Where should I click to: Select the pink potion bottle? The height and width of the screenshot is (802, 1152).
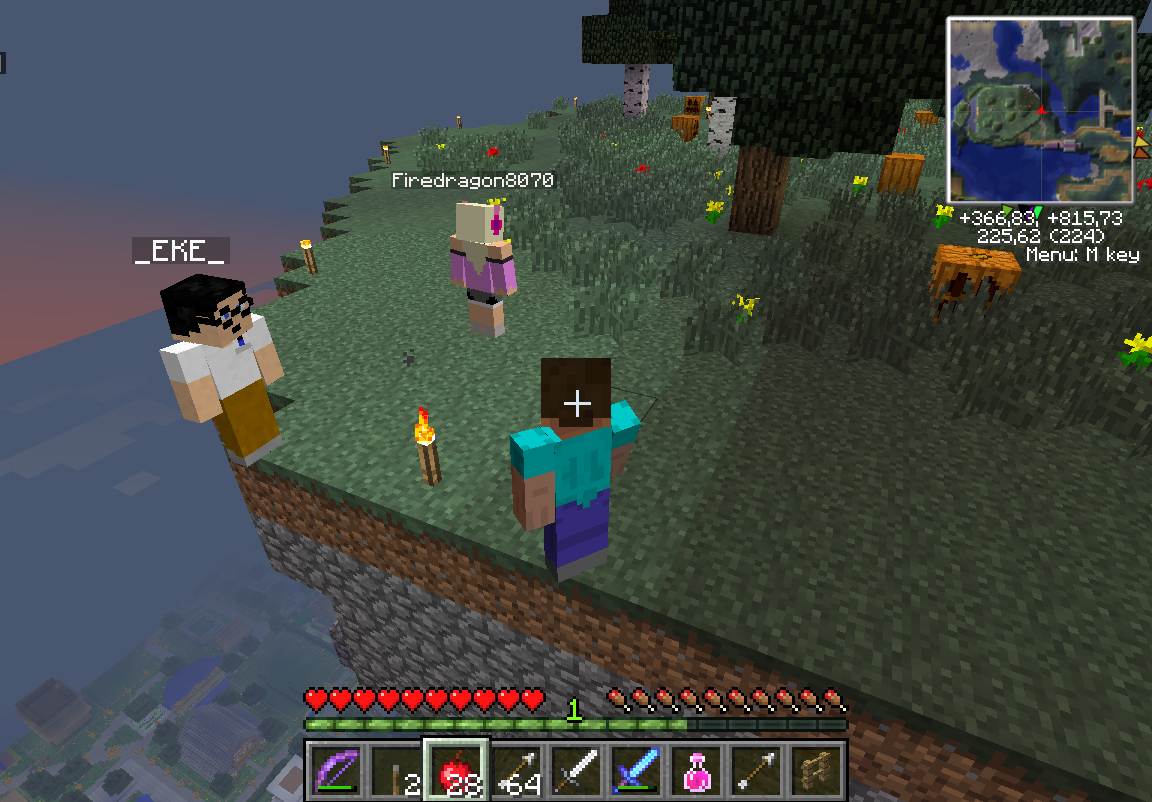pyautogui.click(x=696, y=771)
